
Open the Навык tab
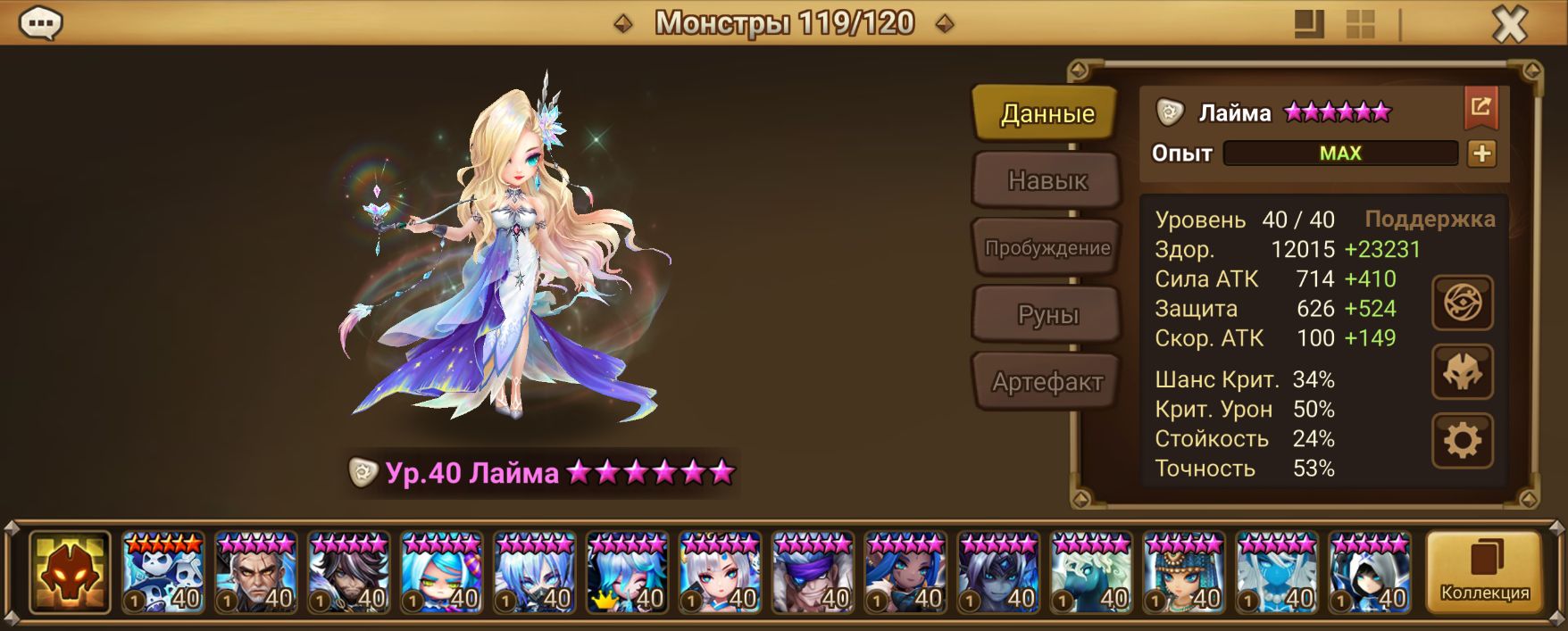[1047, 180]
